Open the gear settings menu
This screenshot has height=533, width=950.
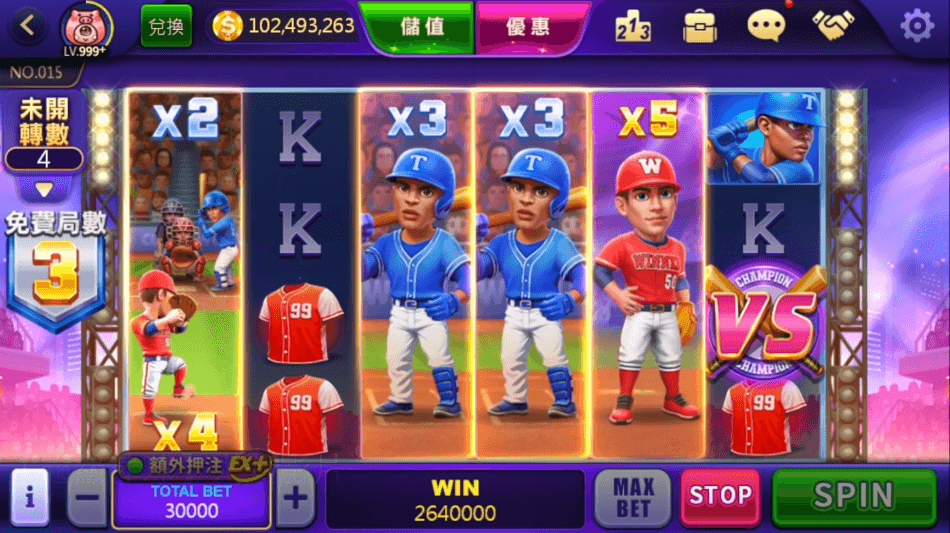point(916,27)
